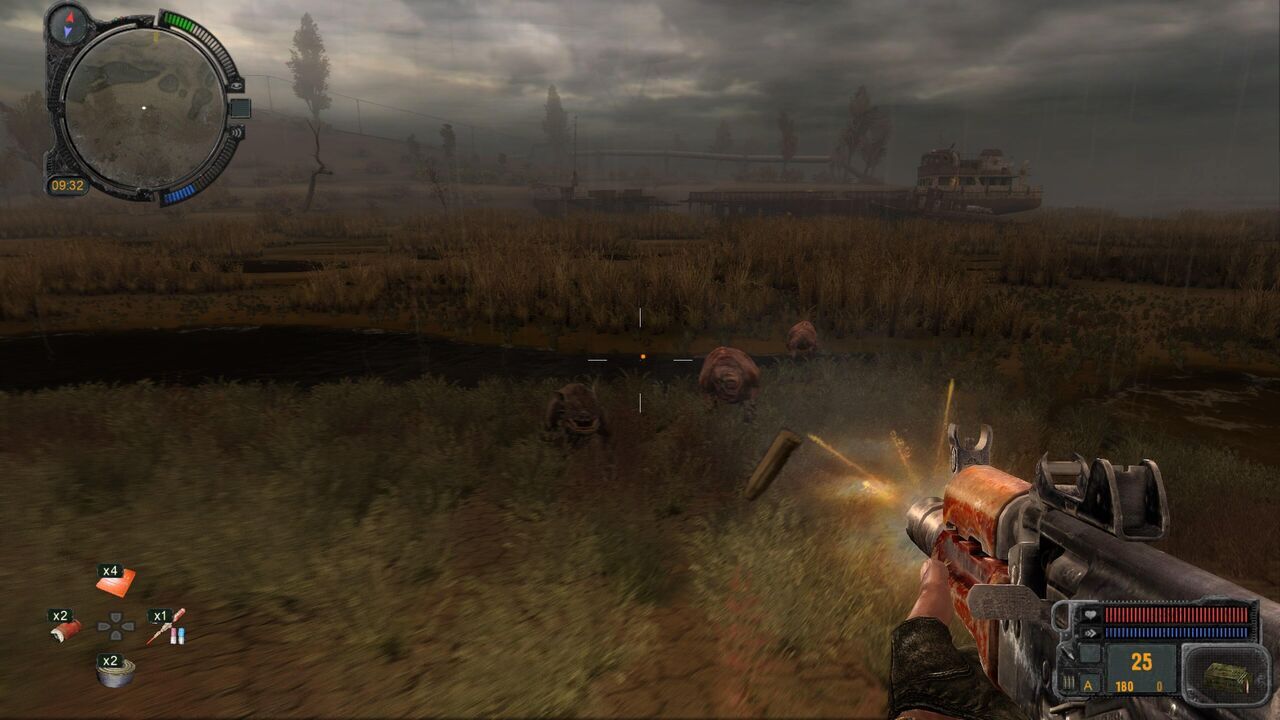Click the reserve ammo count 180
The image size is (1280, 720).
[x=1125, y=685]
